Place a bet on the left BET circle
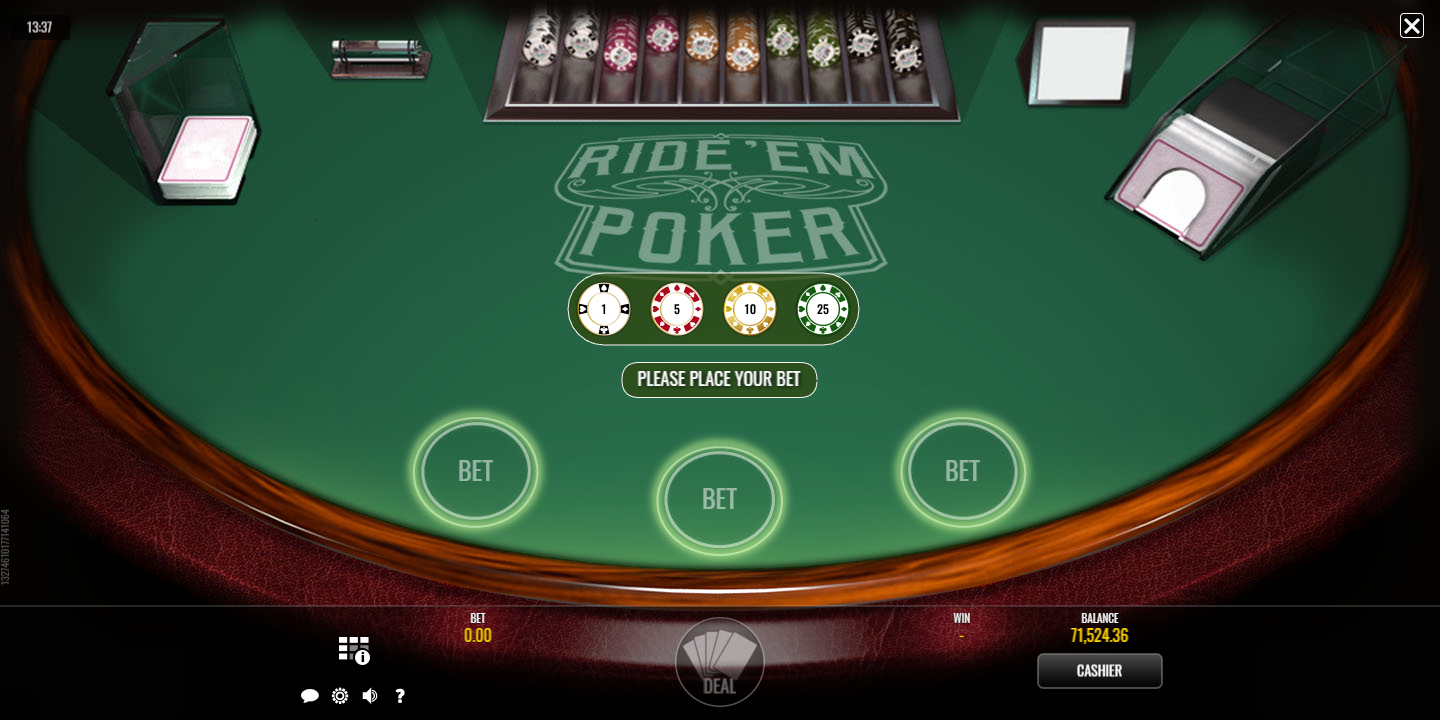1440x720 pixels. [x=475, y=471]
